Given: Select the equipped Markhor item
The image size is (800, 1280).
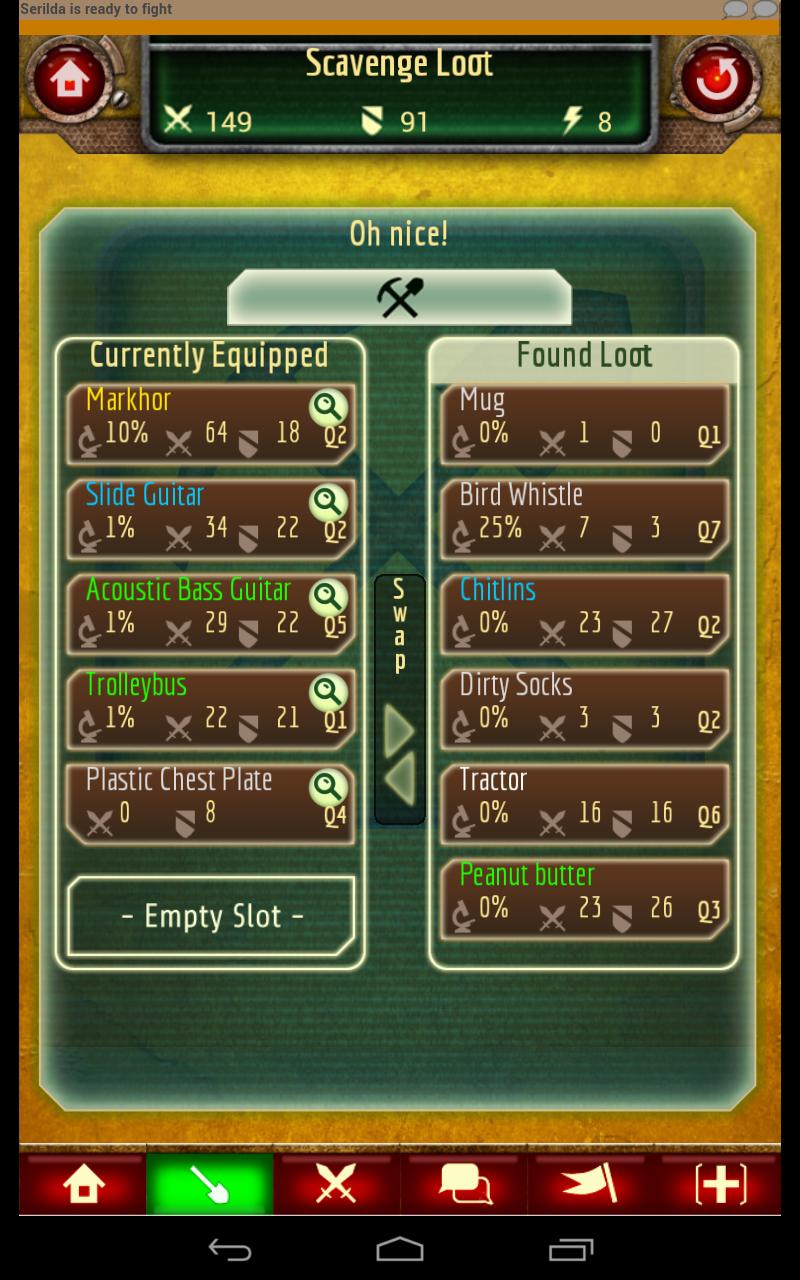Looking at the screenshot, I should (x=190, y=423).
